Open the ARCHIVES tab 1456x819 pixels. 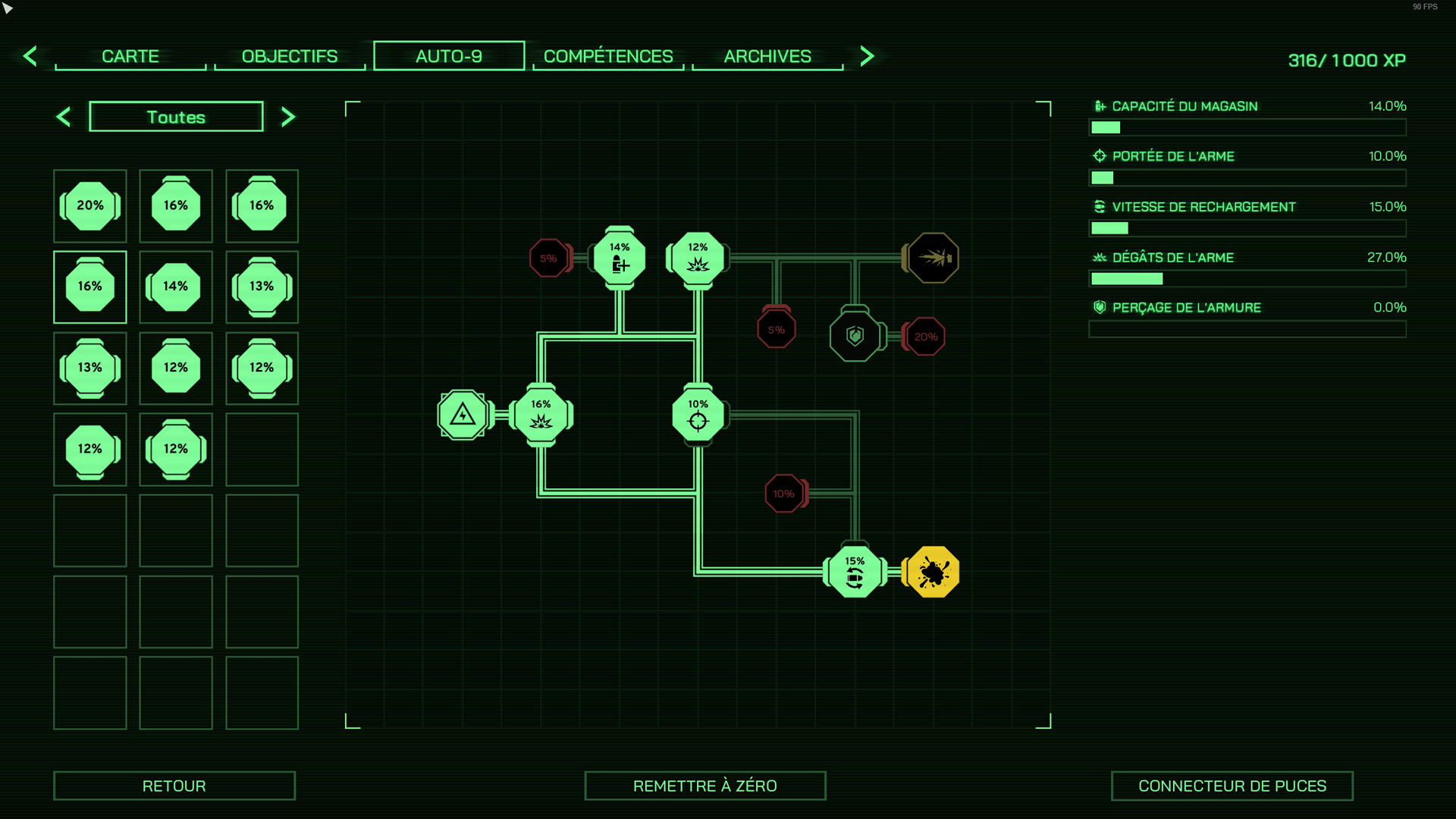[x=767, y=56]
